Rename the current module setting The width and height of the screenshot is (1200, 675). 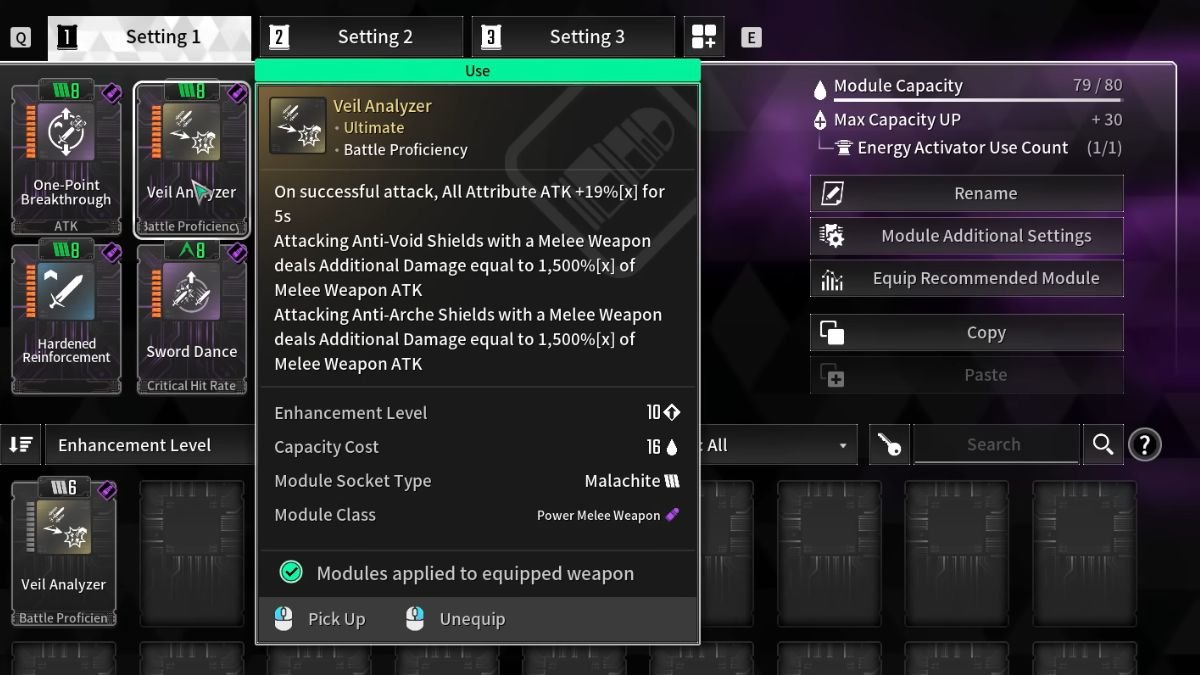[x=966, y=194]
